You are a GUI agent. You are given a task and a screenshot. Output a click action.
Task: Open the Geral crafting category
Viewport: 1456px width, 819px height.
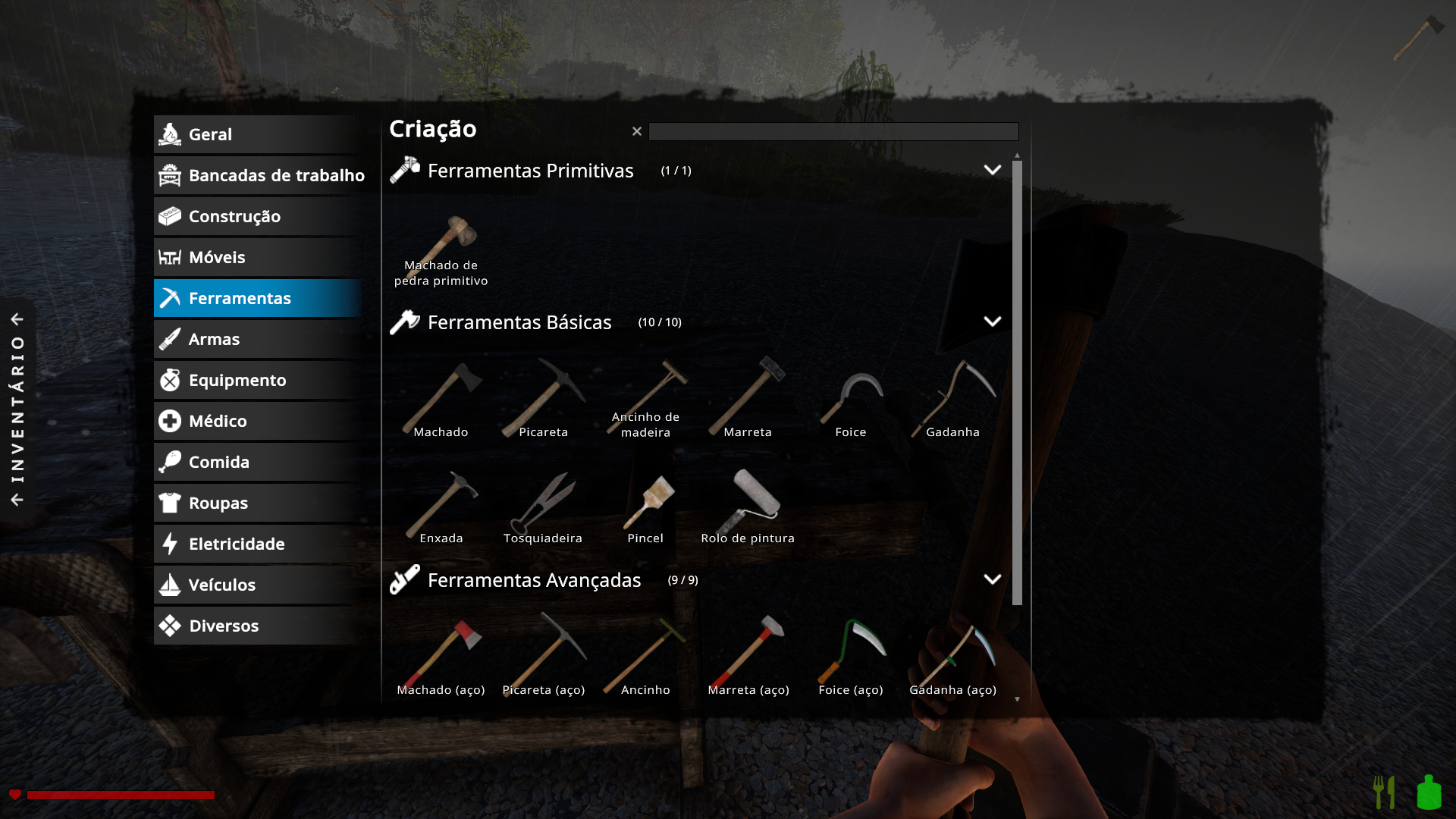(x=256, y=135)
